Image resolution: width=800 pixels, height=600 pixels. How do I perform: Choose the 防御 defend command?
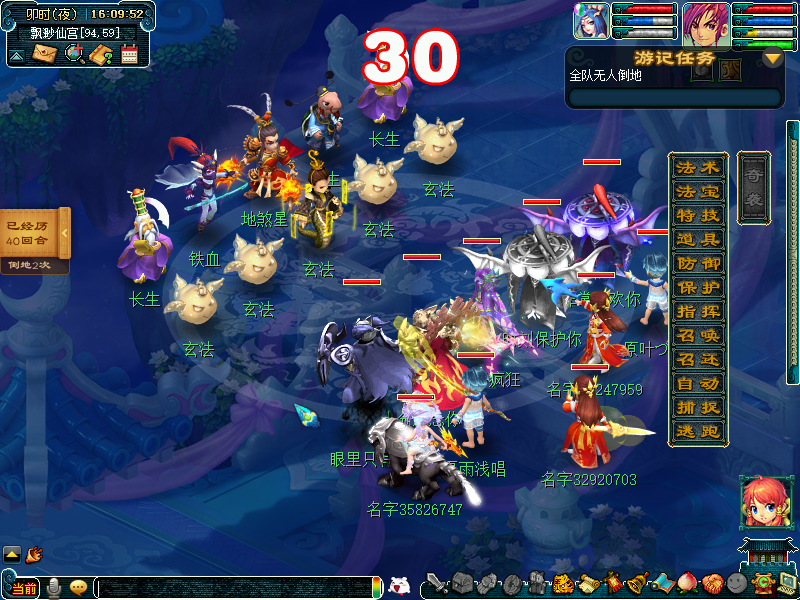[x=697, y=263]
